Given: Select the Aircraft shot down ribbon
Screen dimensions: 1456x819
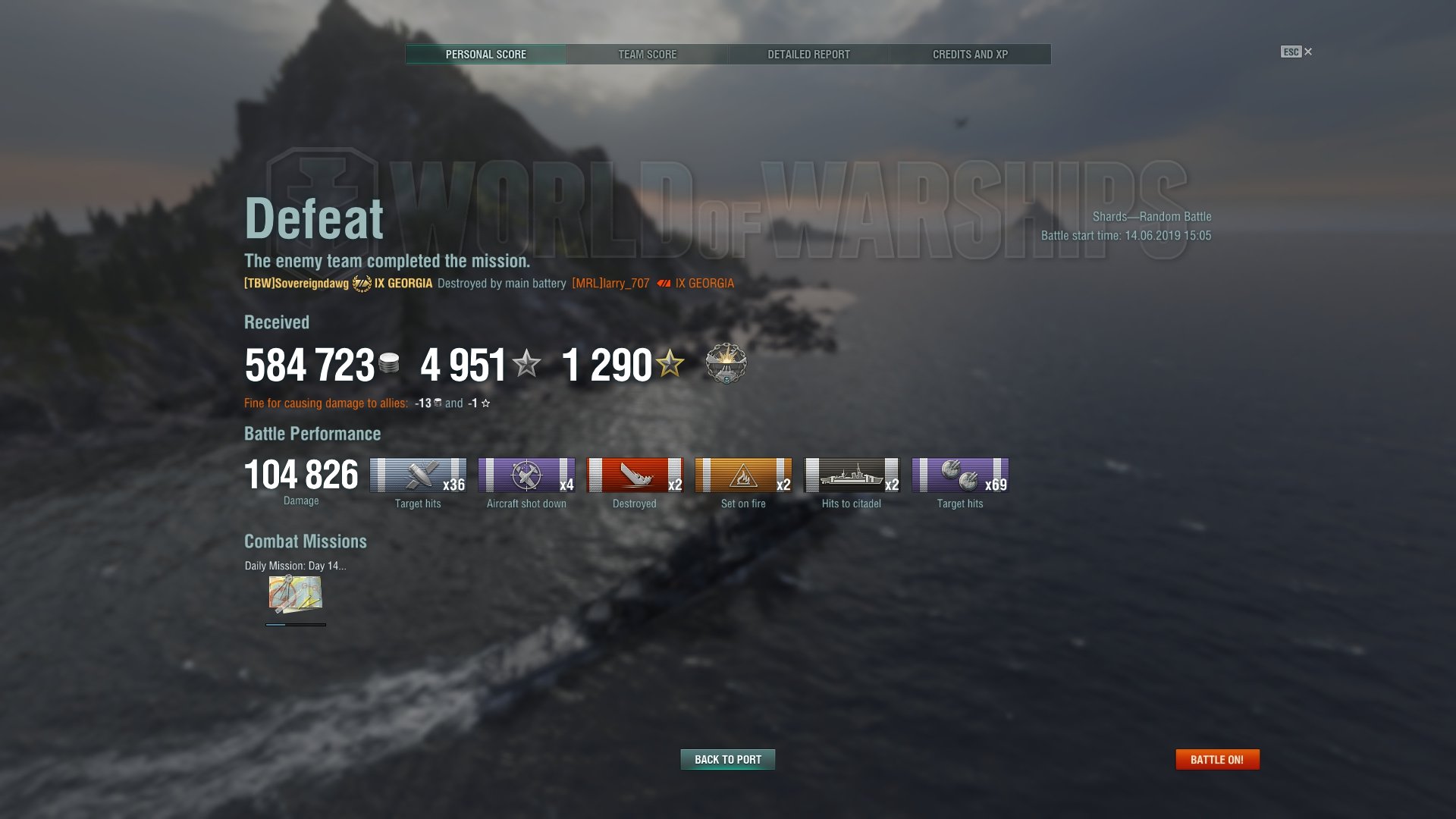Looking at the screenshot, I should click(526, 475).
